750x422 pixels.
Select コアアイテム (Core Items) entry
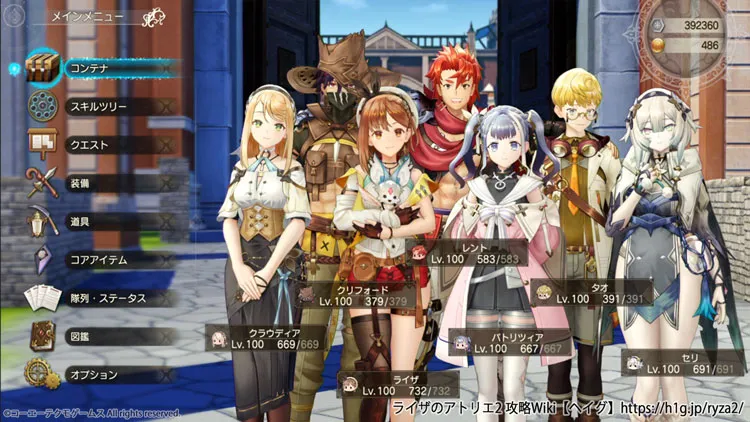(x=100, y=260)
